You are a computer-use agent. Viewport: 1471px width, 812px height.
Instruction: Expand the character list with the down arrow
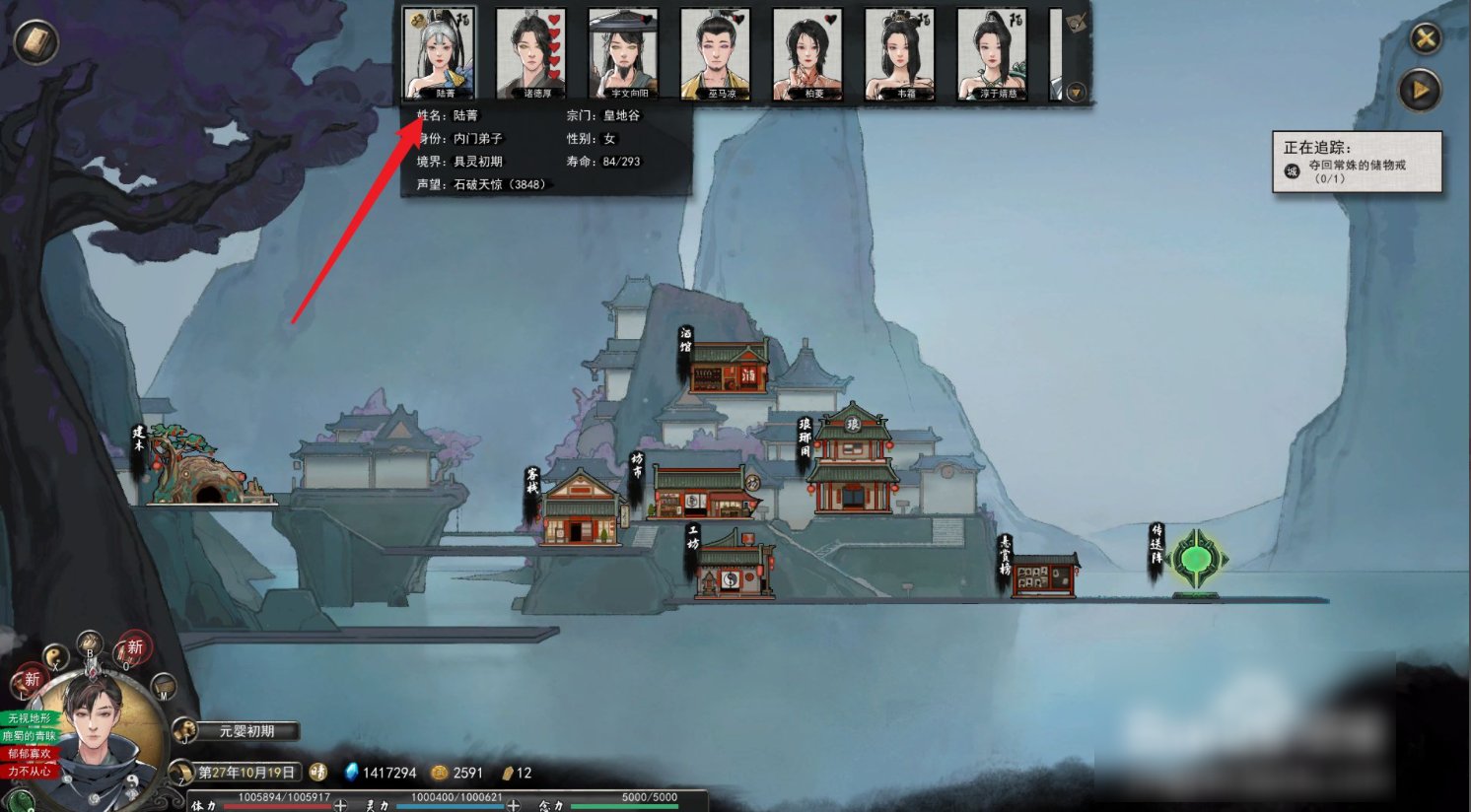coord(1076,93)
